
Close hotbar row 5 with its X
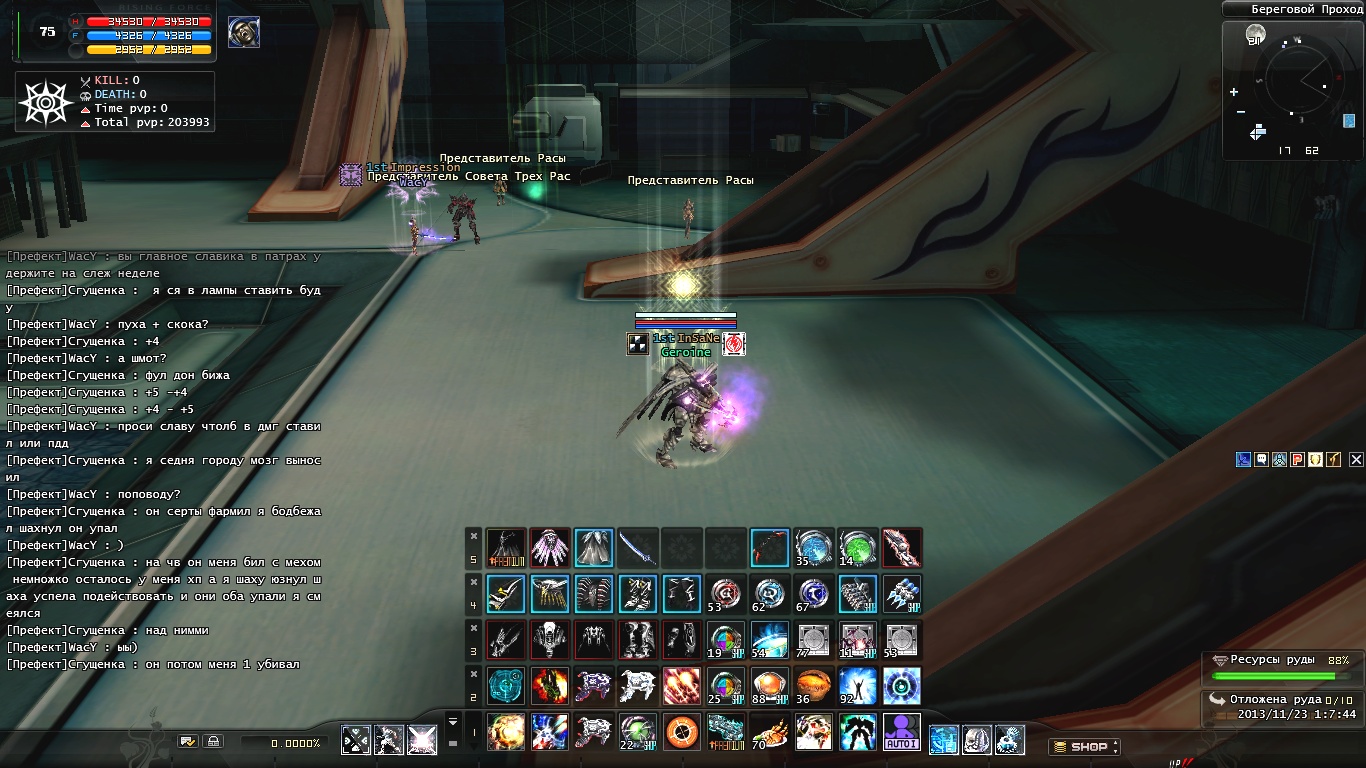tap(474, 535)
